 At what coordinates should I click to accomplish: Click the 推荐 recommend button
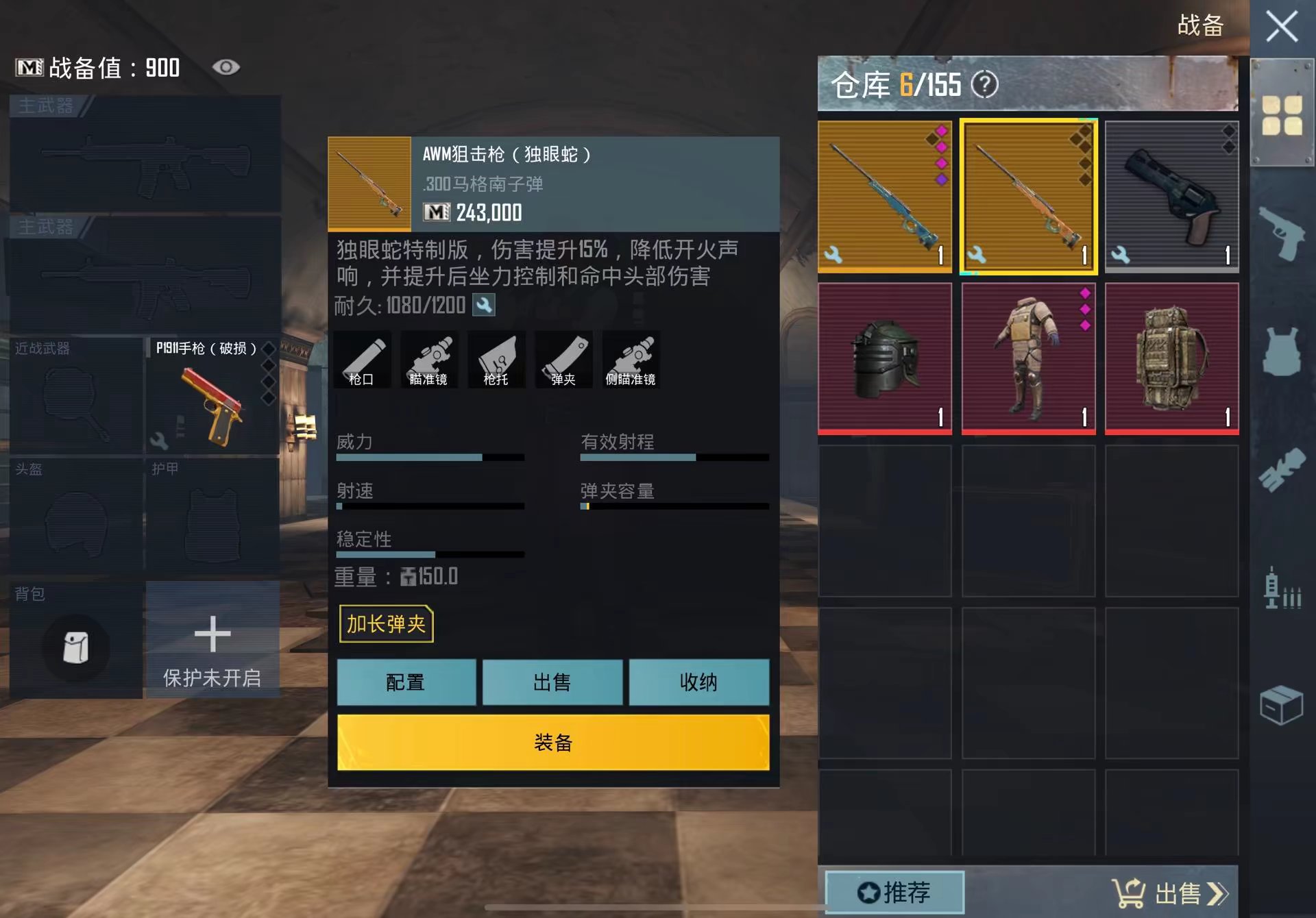(x=894, y=892)
